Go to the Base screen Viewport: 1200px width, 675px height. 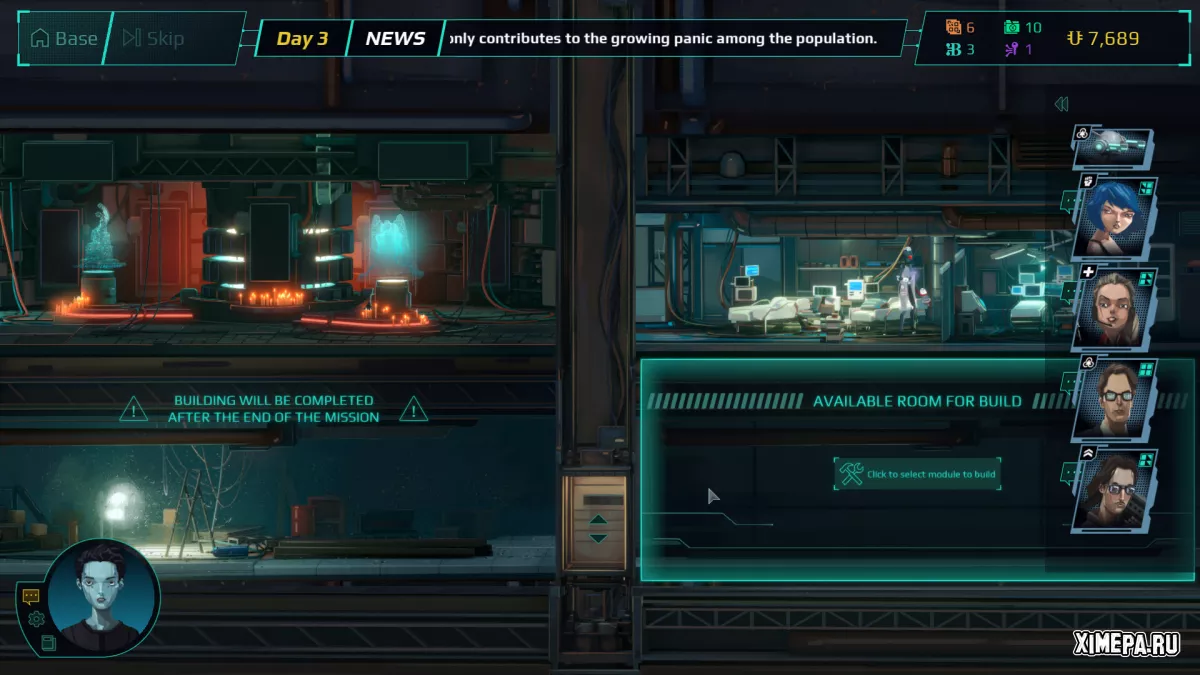tap(64, 39)
